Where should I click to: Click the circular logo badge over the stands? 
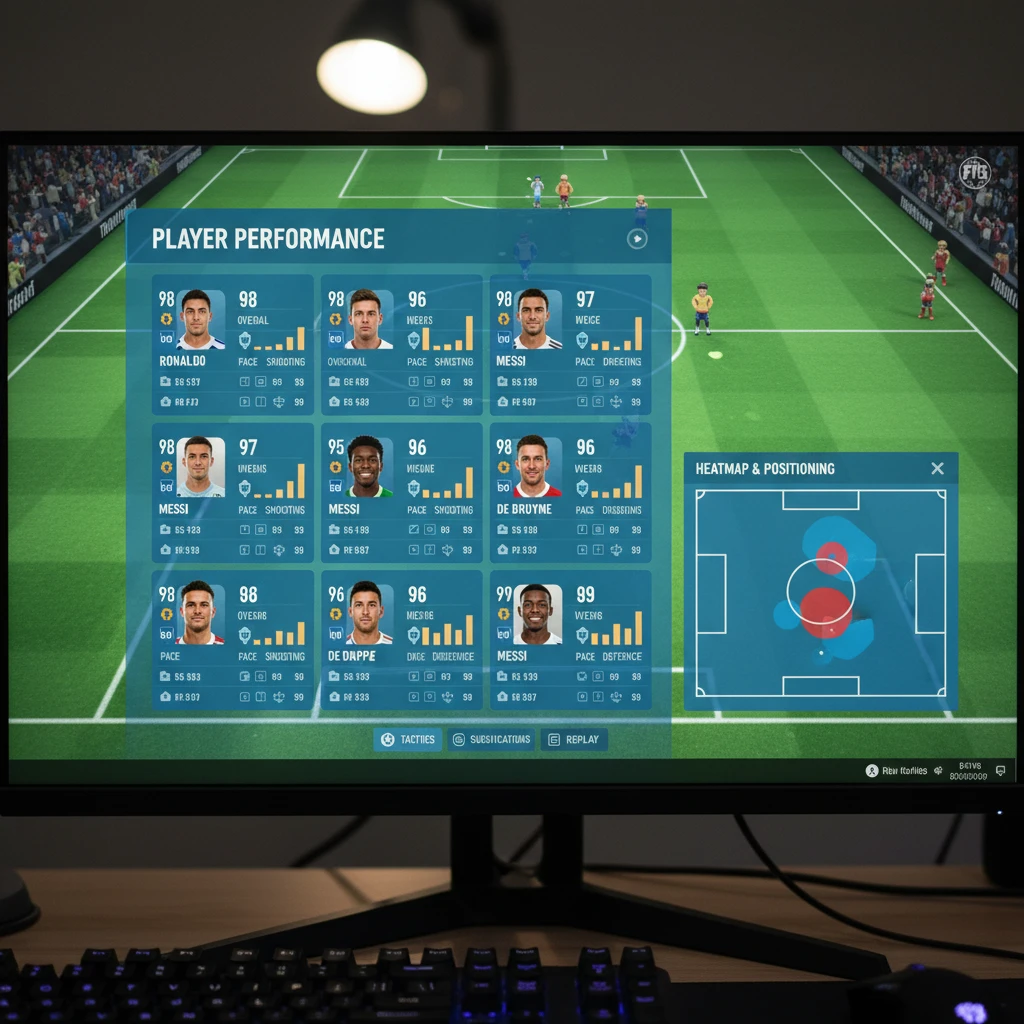tap(973, 173)
